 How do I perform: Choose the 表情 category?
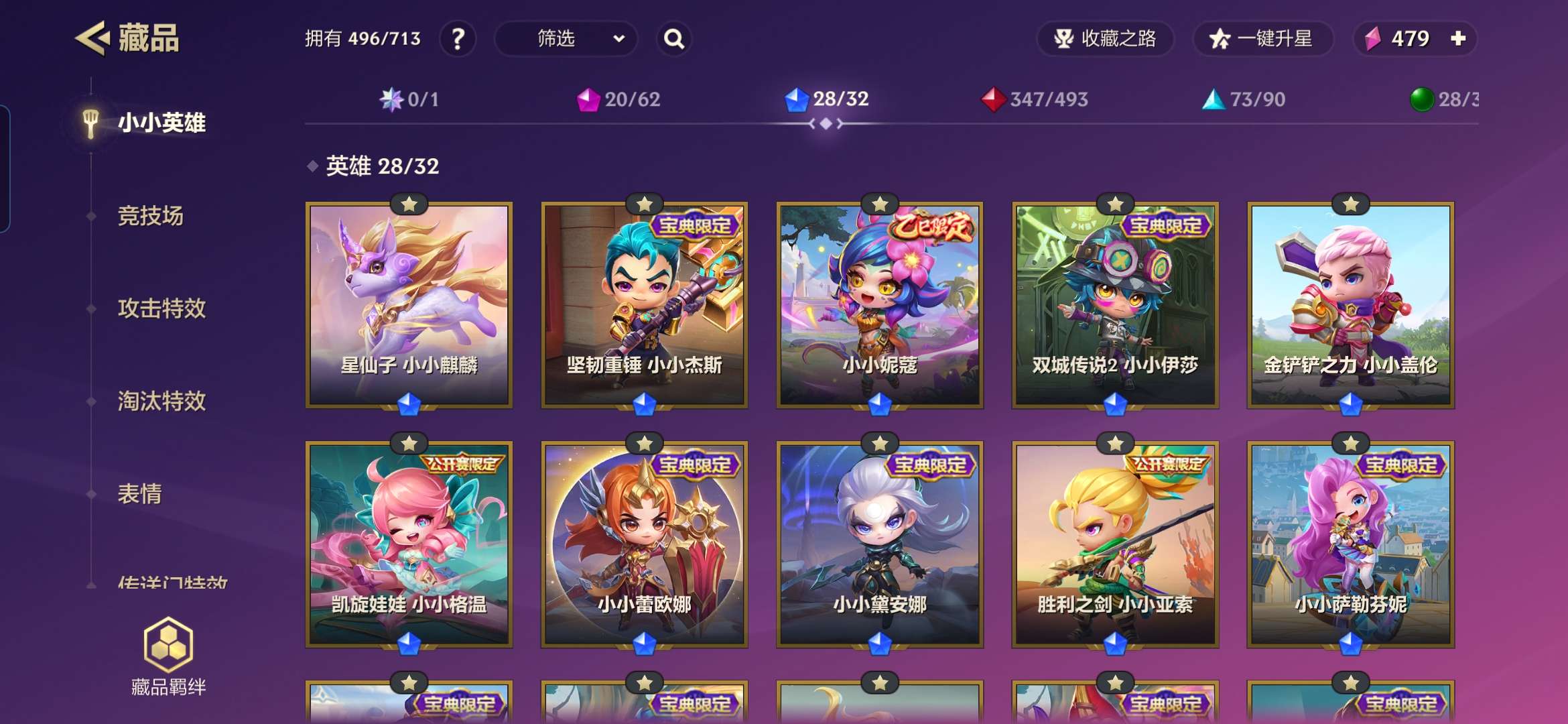click(139, 494)
